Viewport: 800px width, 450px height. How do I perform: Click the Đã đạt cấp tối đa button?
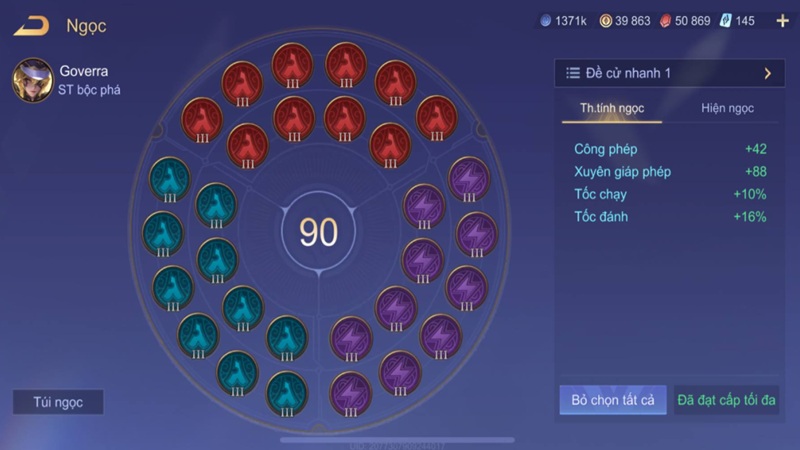(x=727, y=400)
